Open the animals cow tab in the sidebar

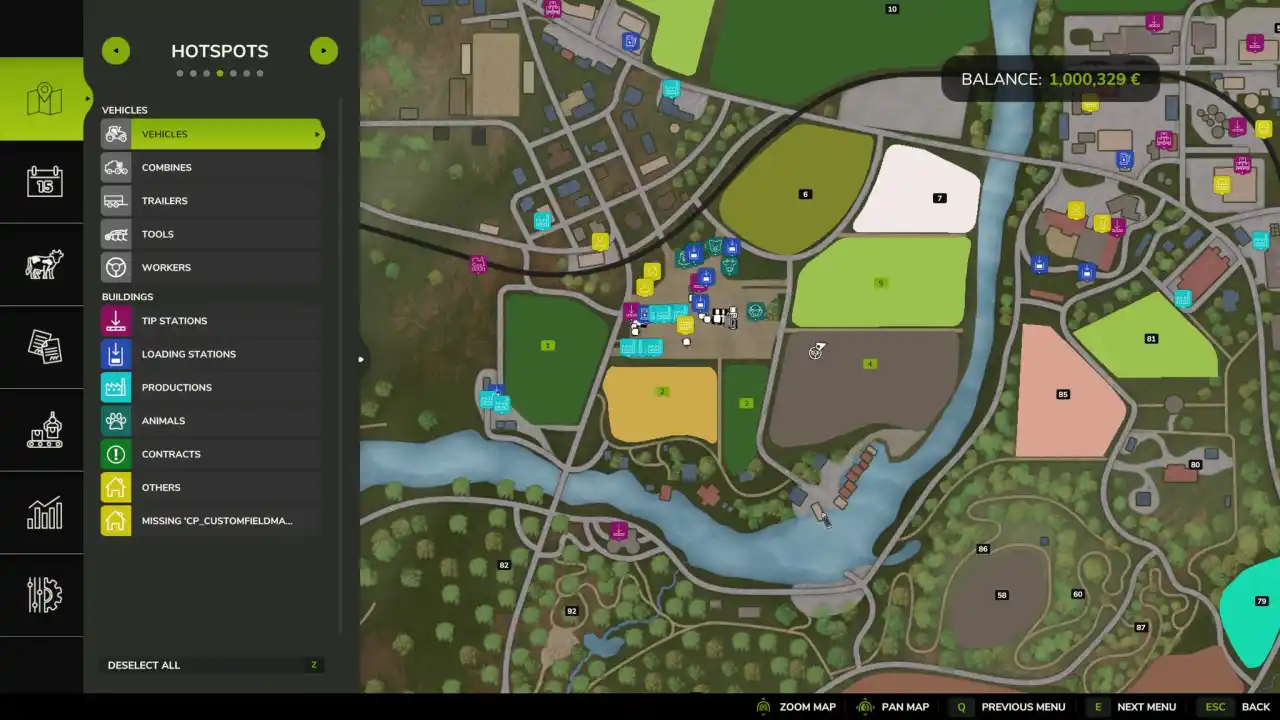(44, 265)
